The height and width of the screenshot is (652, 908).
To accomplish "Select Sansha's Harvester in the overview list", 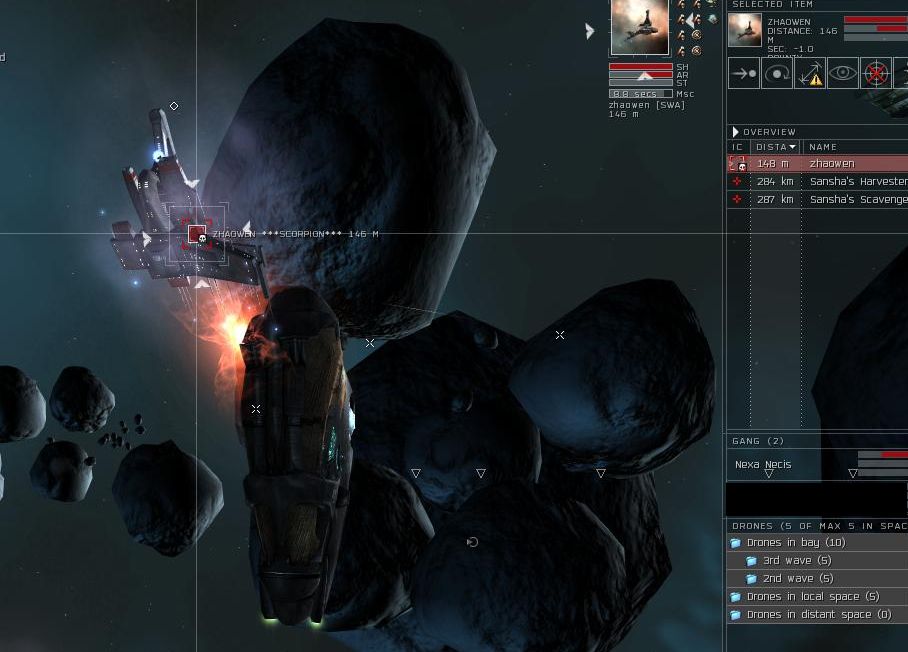I will point(857,182).
